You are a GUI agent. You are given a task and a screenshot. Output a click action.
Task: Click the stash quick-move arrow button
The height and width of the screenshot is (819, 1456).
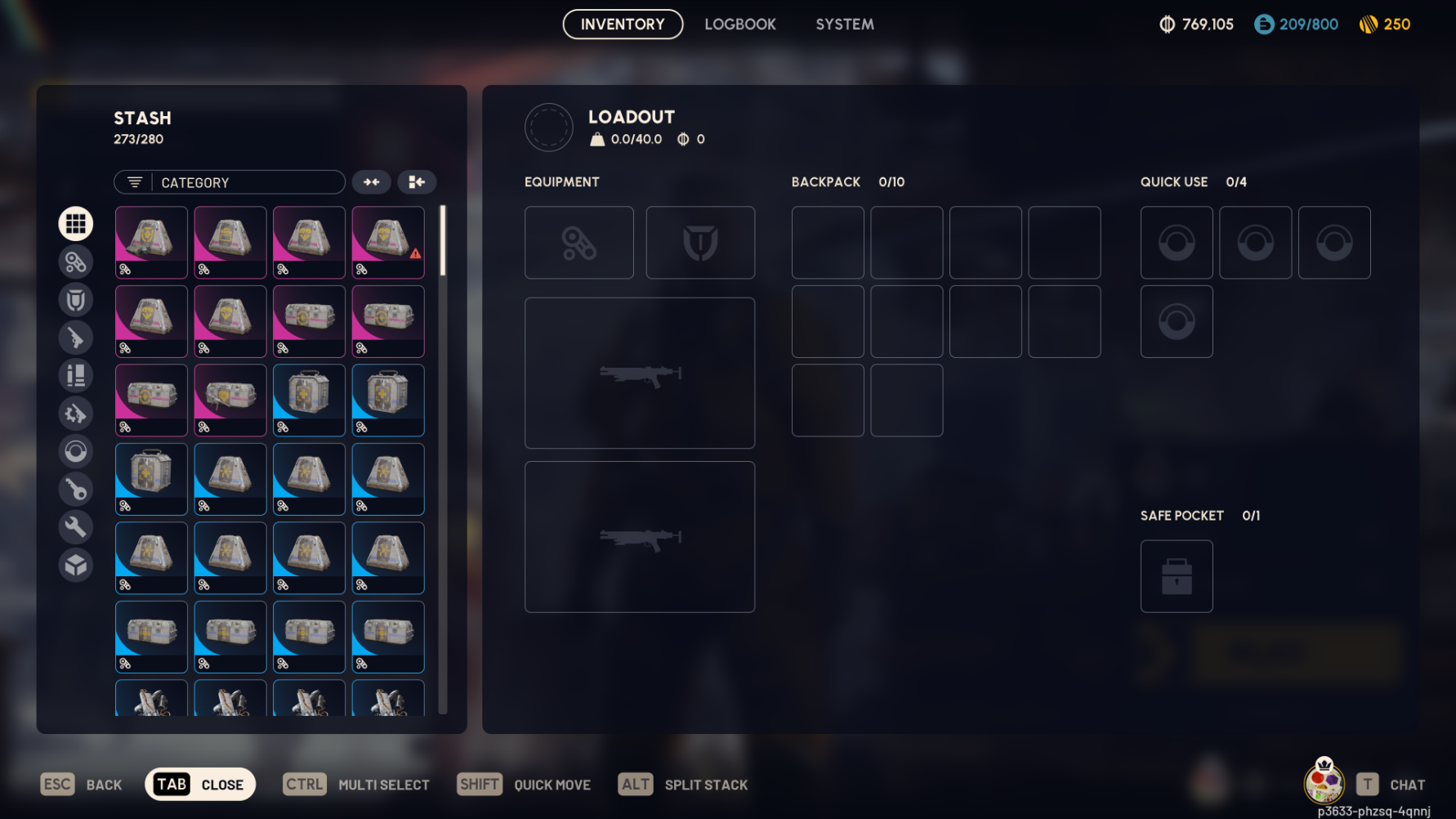click(x=417, y=182)
